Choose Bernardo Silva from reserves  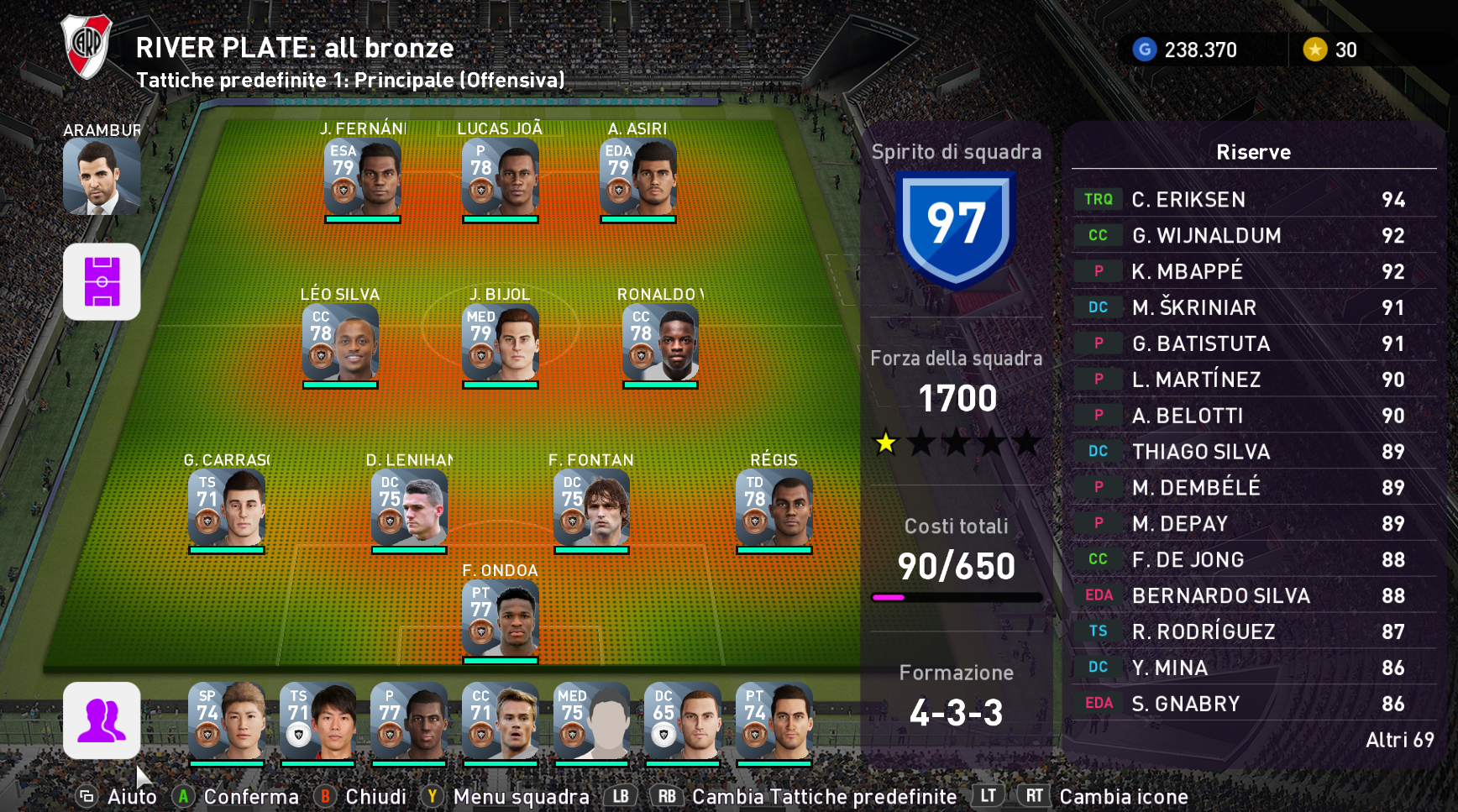coord(1253,595)
